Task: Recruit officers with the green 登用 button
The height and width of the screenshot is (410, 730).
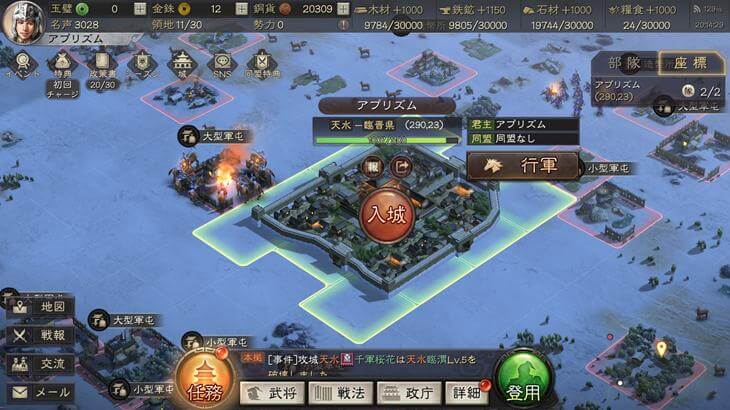Action: point(524,379)
